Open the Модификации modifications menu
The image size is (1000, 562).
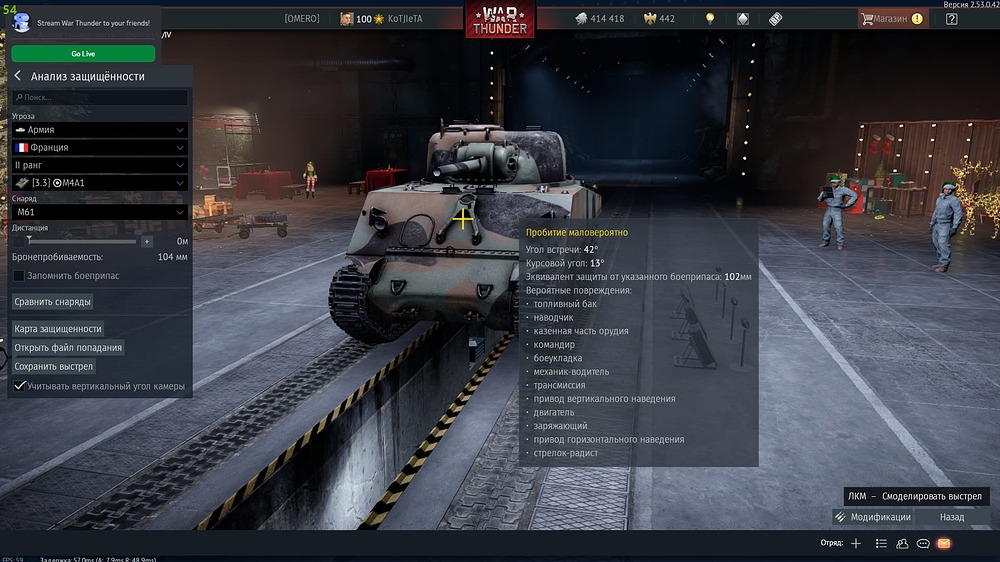point(872,517)
